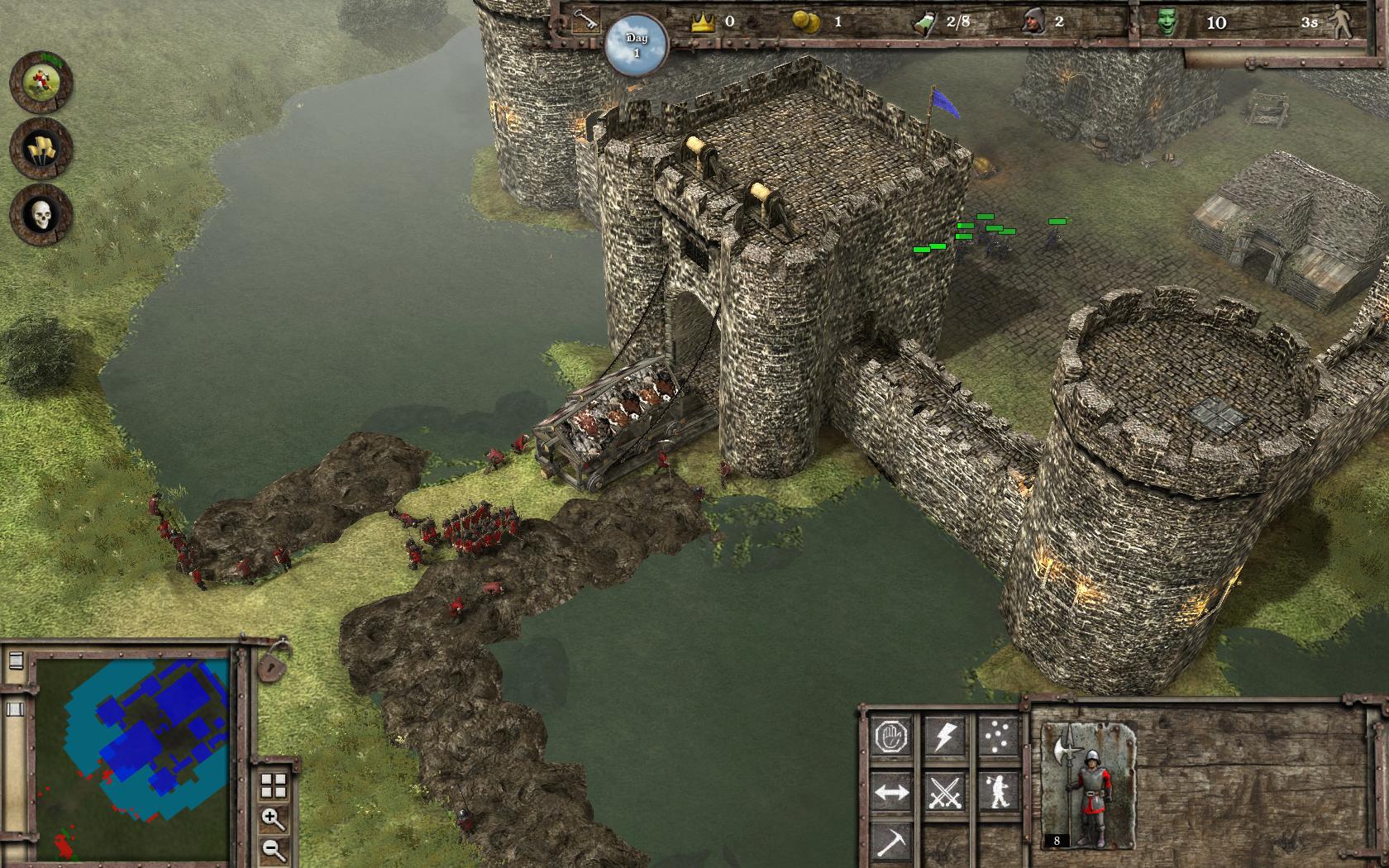Viewport: 1389px width, 868px height.
Task: Toggle the minimap padlock
Action: (272, 661)
